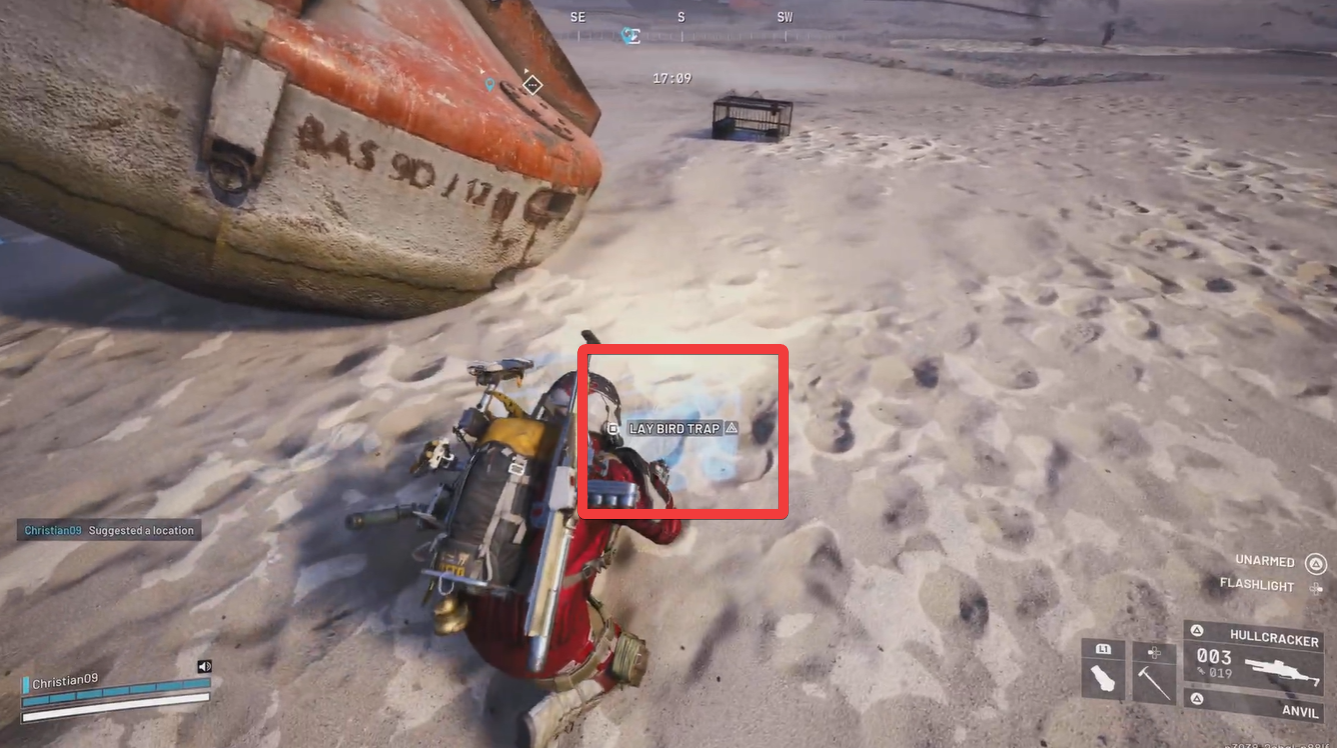Toggle the warning triangle after LAY BIRD TRAP
The width and height of the screenshot is (1337, 748).
tap(731, 428)
